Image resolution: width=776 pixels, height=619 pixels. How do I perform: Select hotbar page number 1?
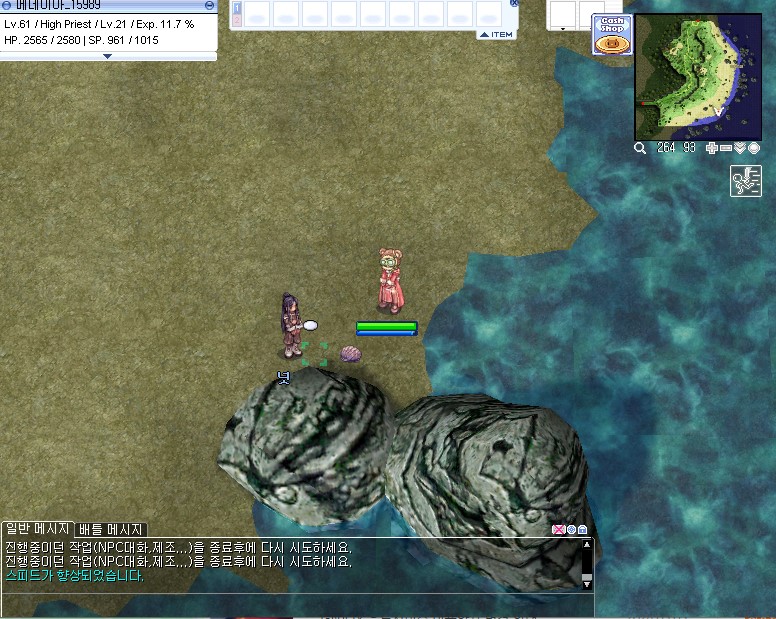[x=237, y=8]
